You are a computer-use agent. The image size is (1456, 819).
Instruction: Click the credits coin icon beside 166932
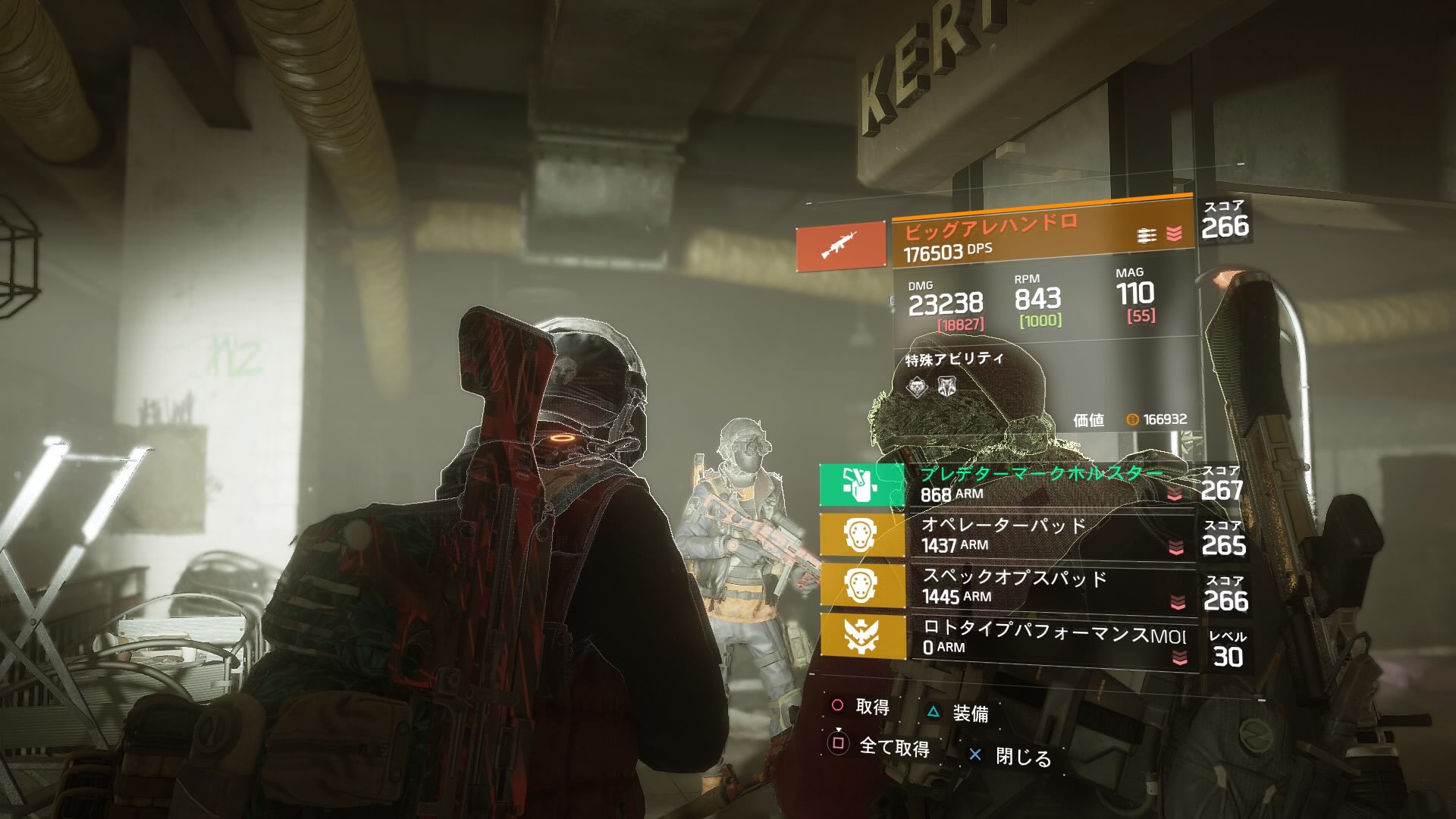(1133, 419)
